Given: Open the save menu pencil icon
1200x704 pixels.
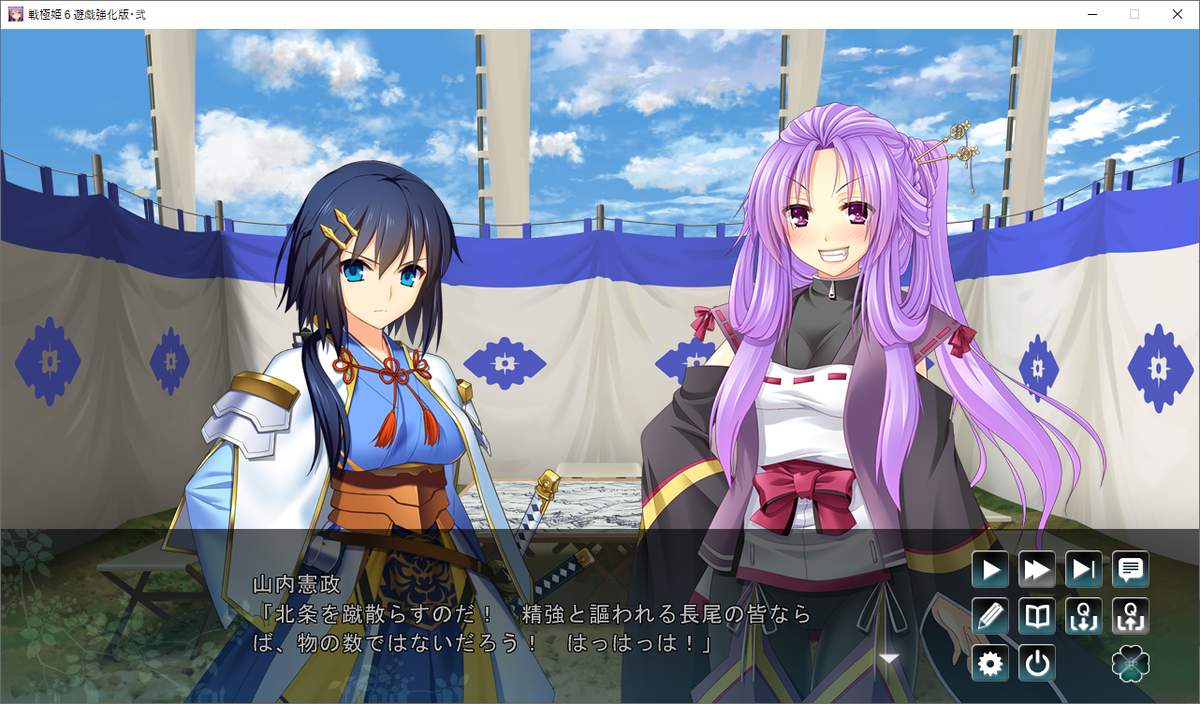Looking at the screenshot, I should [990, 616].
